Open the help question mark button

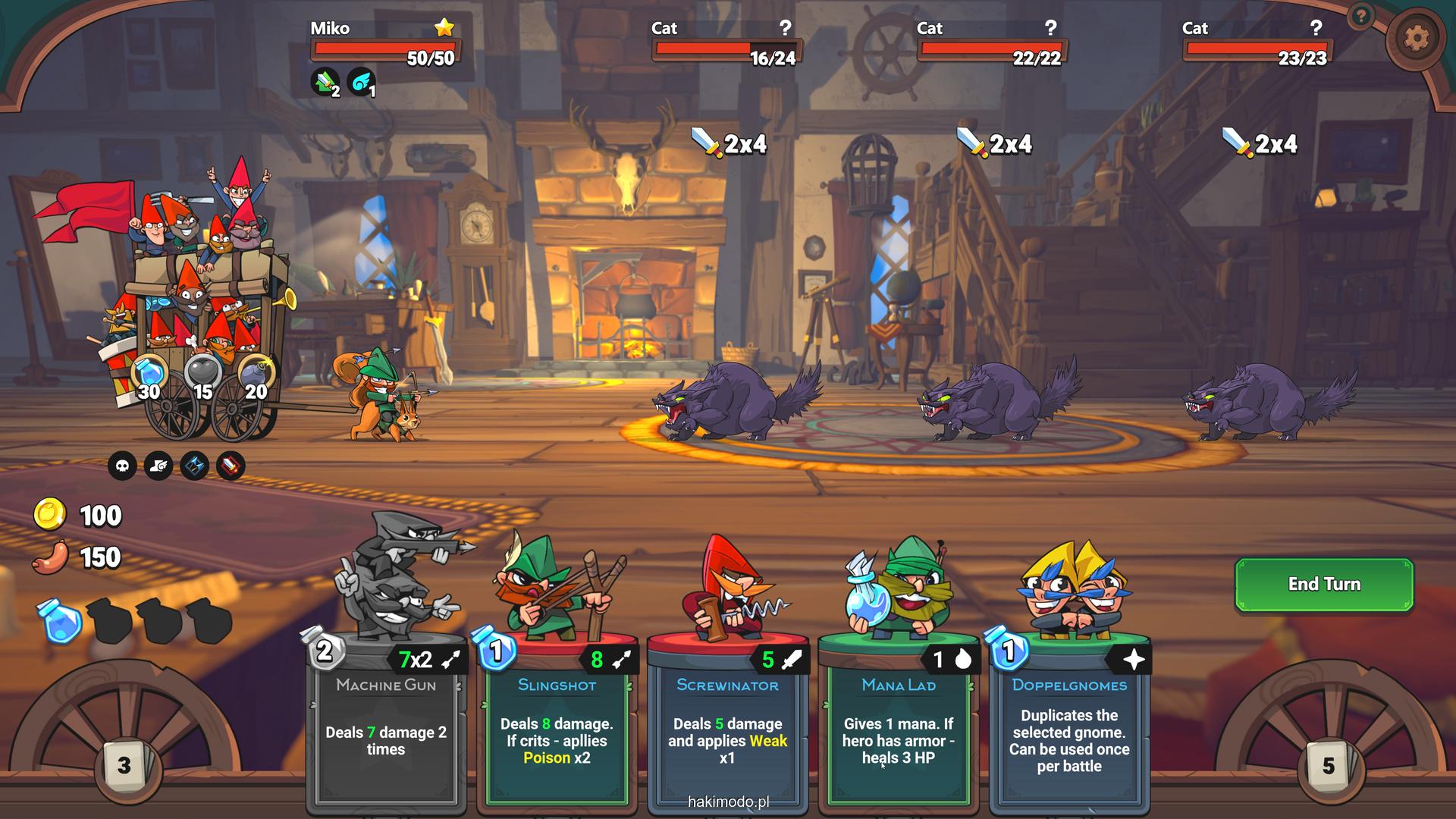point(1362,15)
